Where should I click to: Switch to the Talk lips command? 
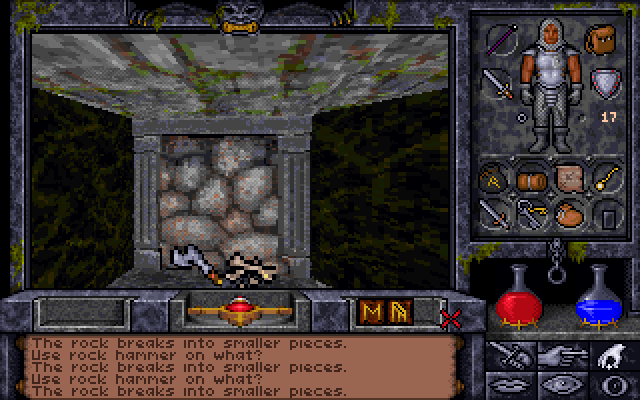point(510,383)
